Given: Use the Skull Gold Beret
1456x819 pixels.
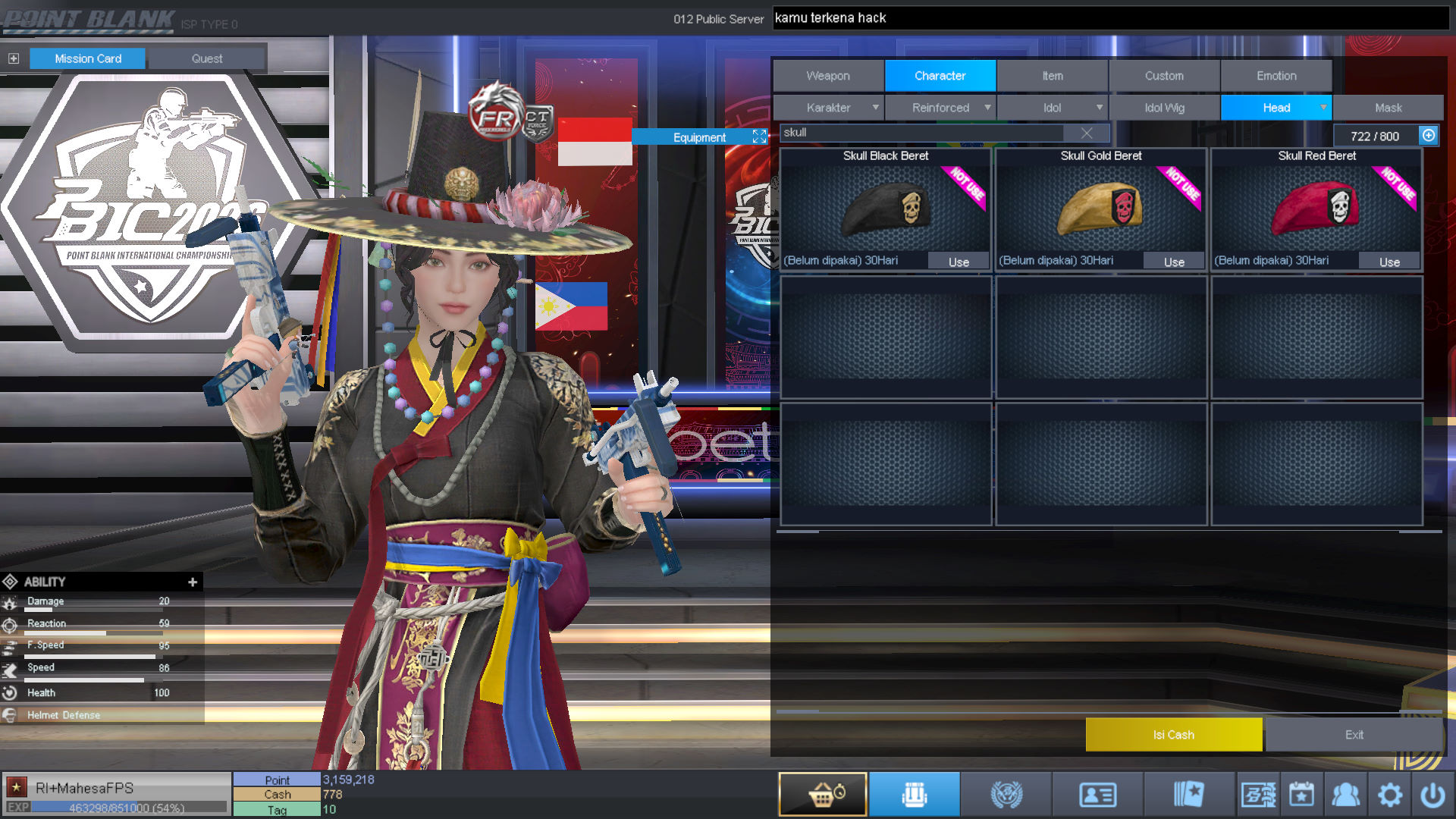Looking at the screenshot, I should click(x=1174, y=262).
